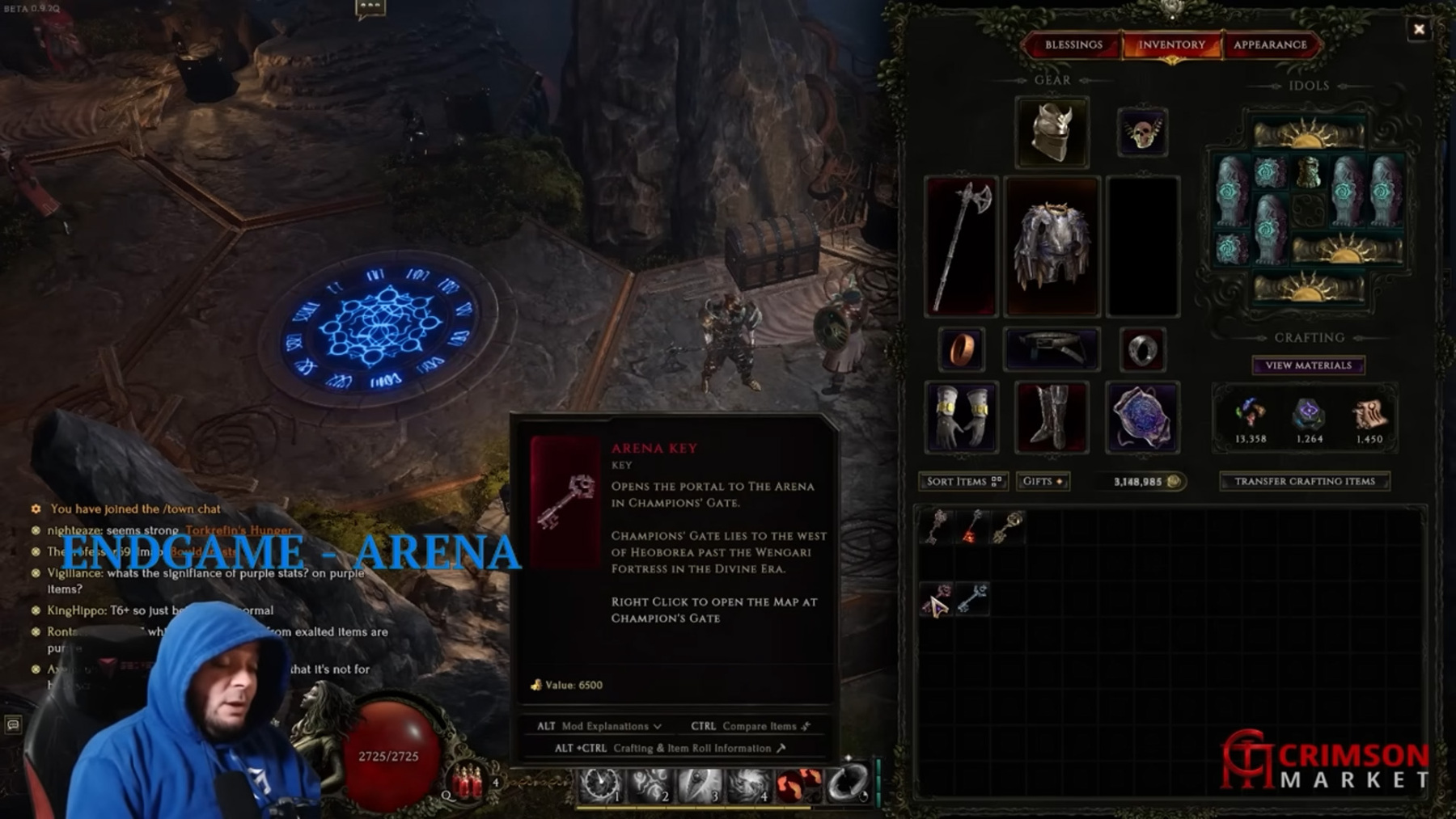Select the equipped body armor

1052,246
